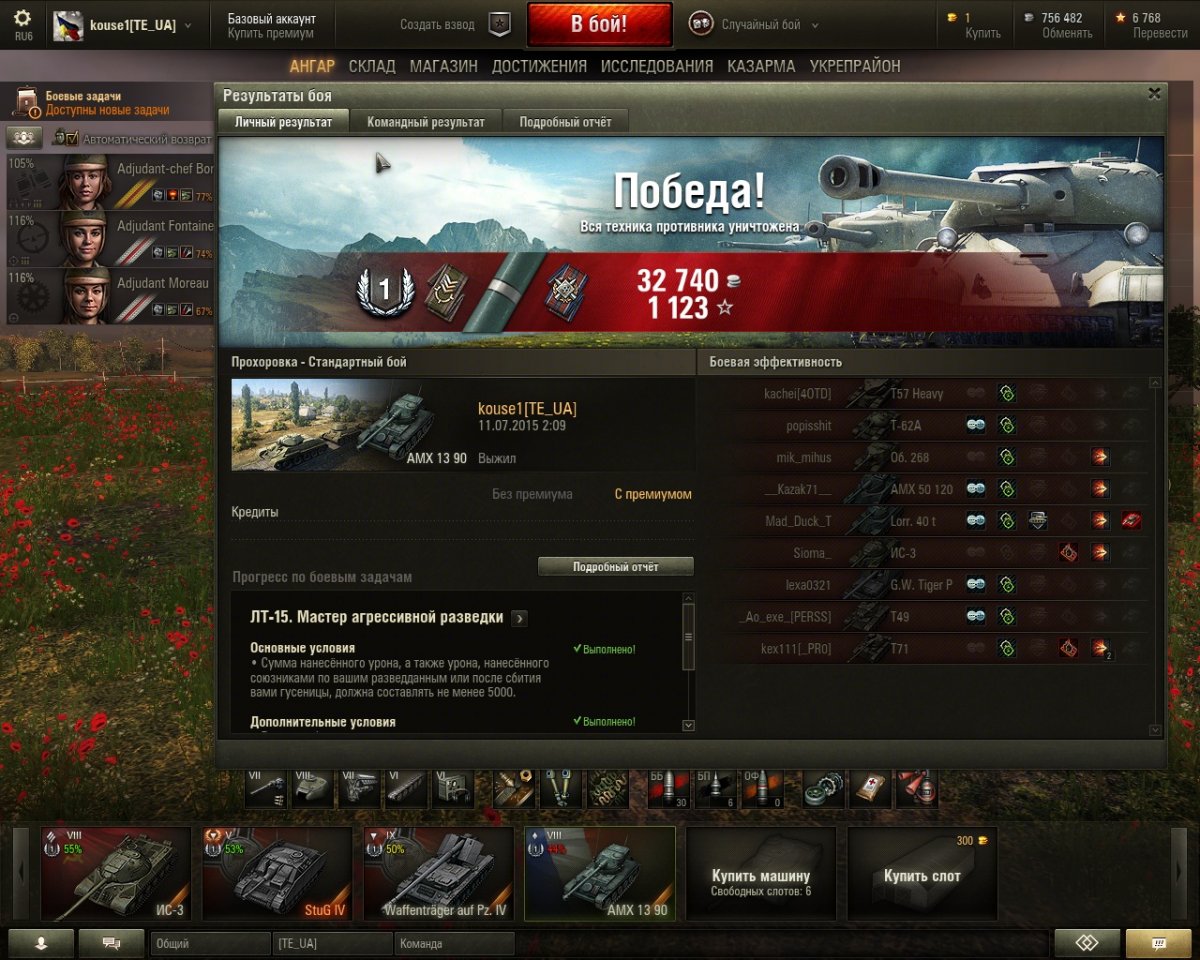Screen dimensions: 1200x960
Task: Open the УКРЕПРАЙОН section
Action: (855, 66)
